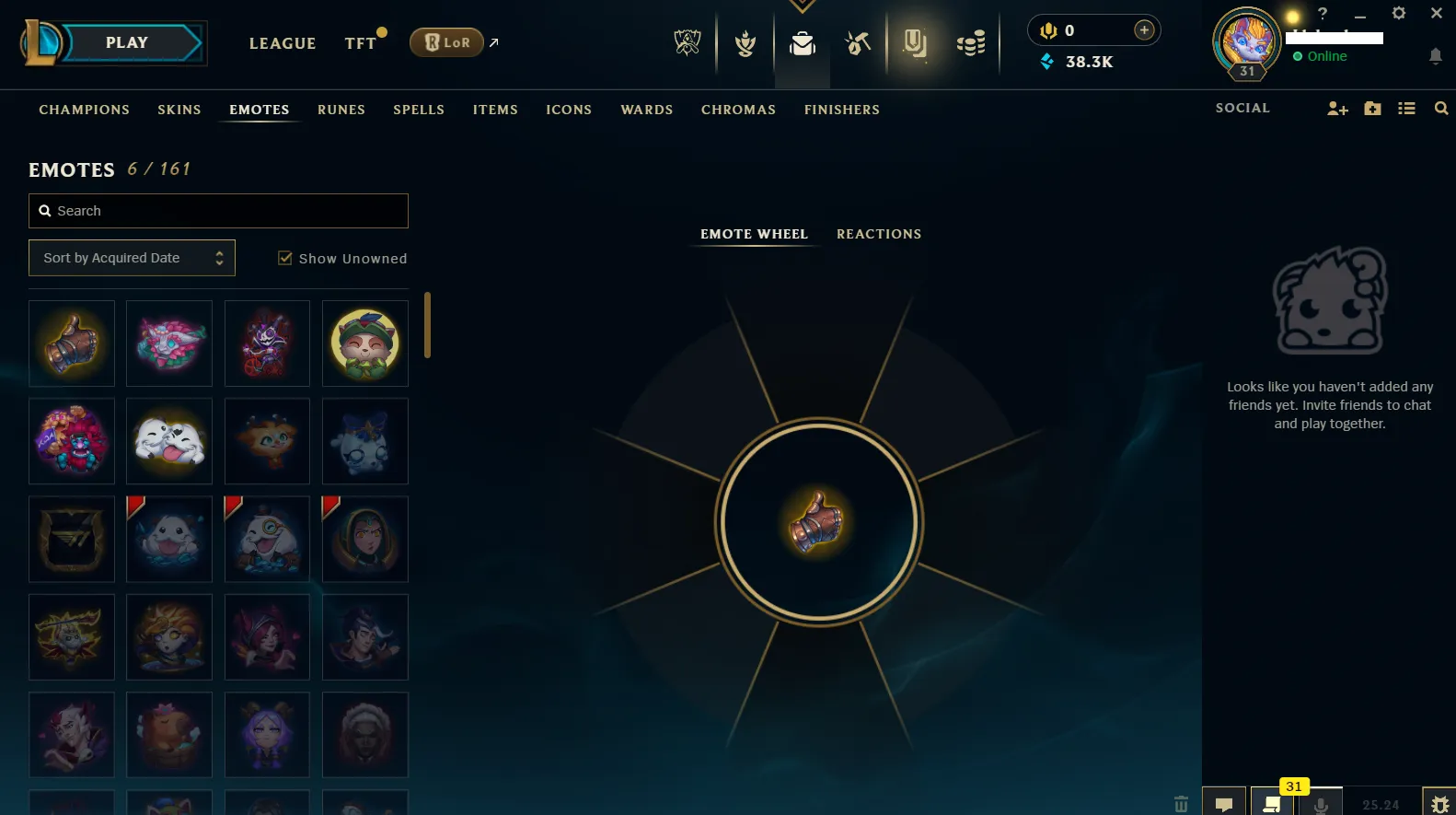
Task: Open Esports via the Worlds trophy icon
Action: pos(688,42)
